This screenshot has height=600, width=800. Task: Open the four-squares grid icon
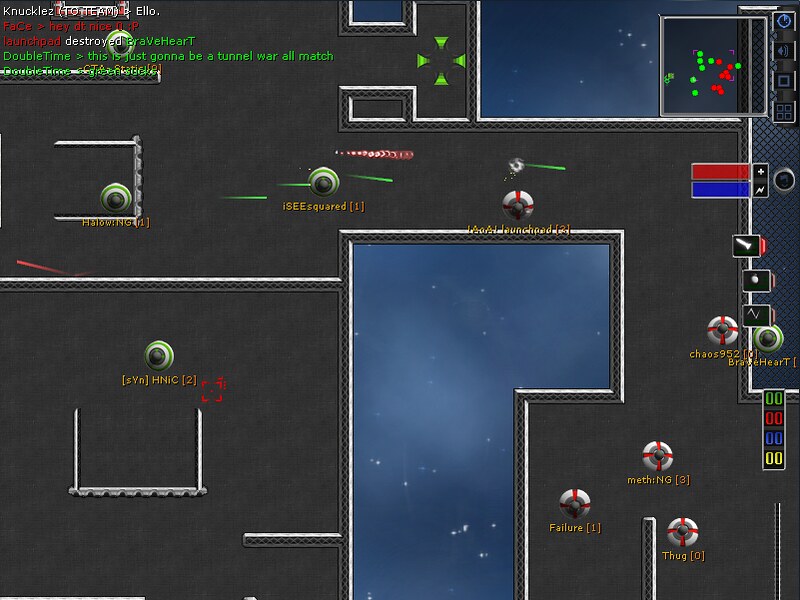(x=783, y=111)
